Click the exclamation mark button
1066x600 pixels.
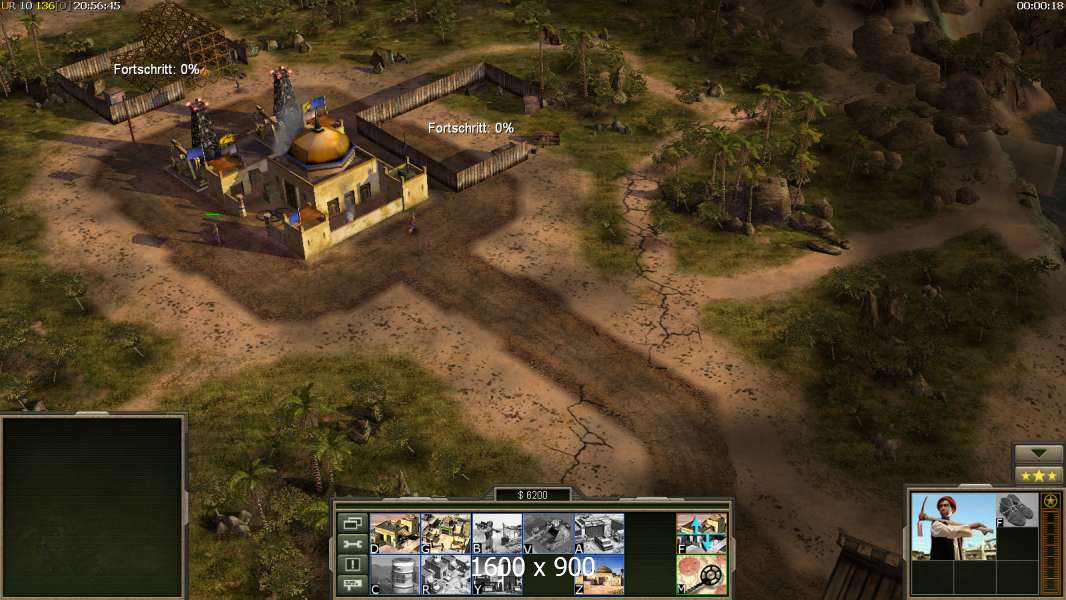tap(352, 565)
